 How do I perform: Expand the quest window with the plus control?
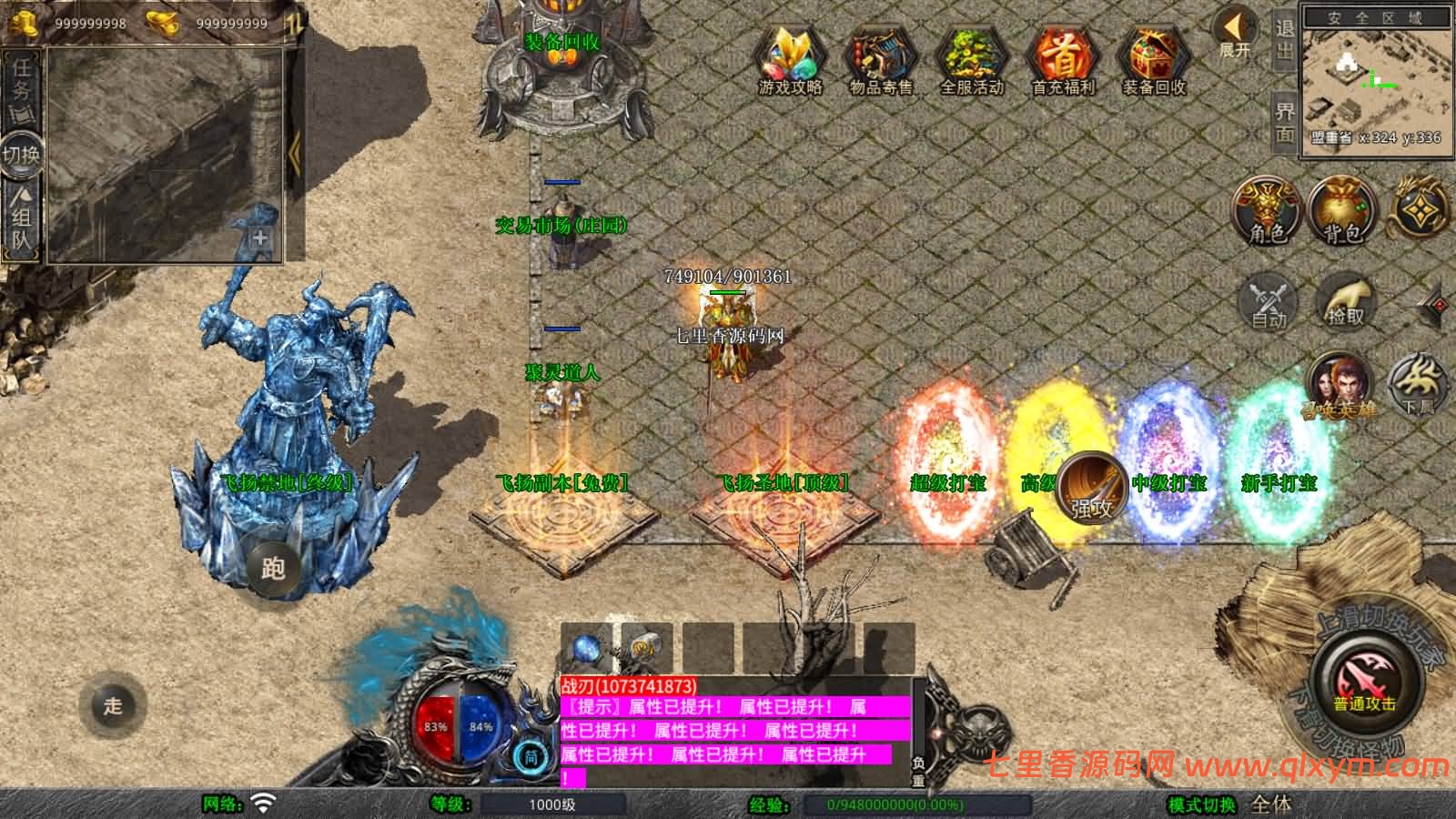(260, 238)
